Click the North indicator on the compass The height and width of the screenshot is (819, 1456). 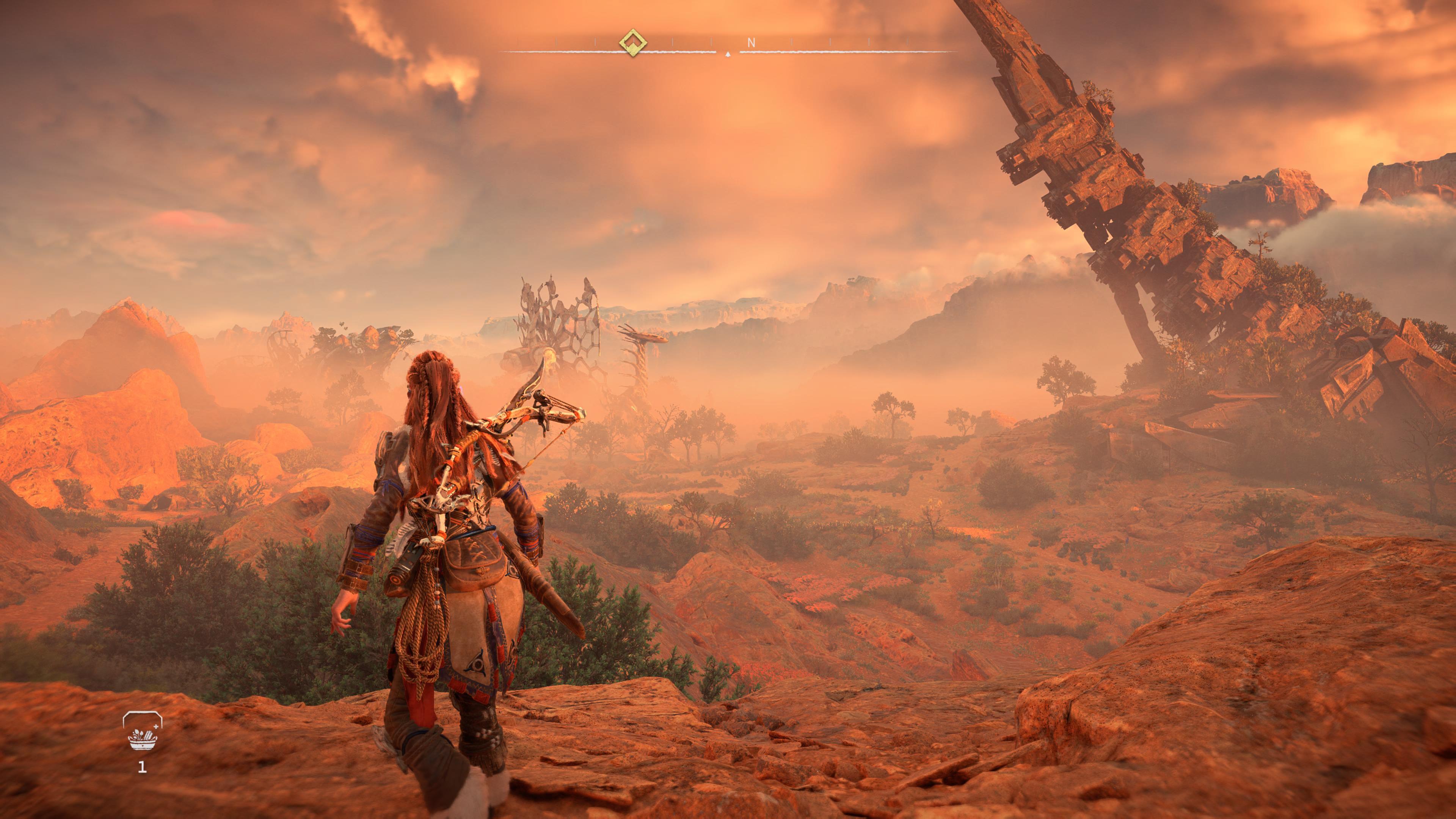751,42
